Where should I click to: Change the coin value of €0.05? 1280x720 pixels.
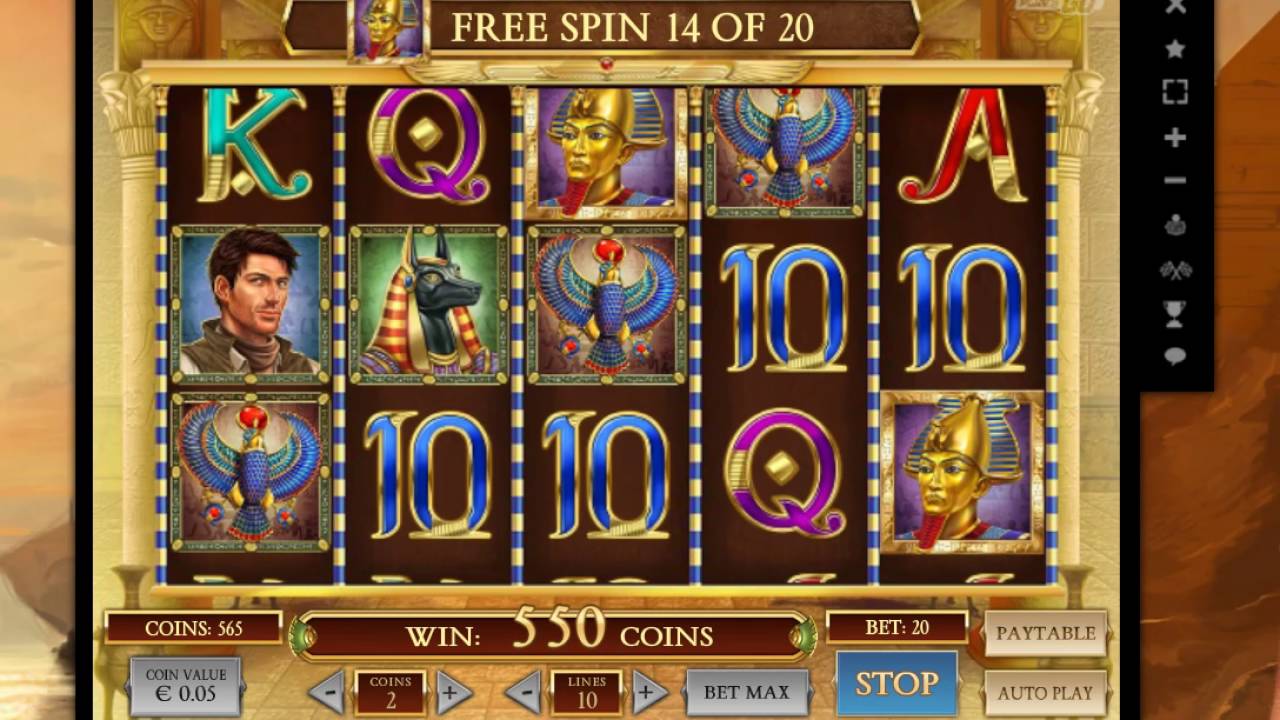click(186, 686)
